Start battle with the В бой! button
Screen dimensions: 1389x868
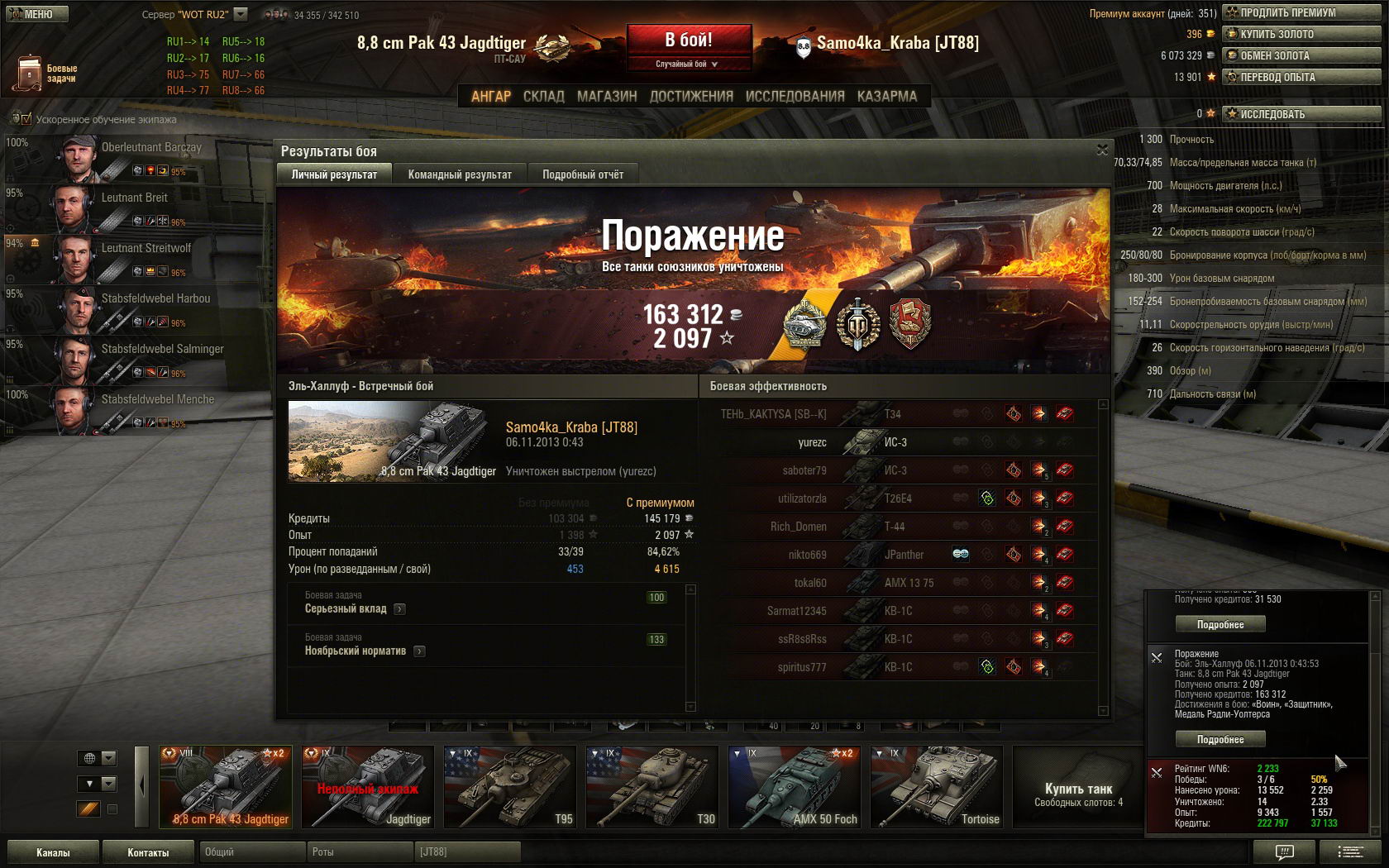[689, 40]
